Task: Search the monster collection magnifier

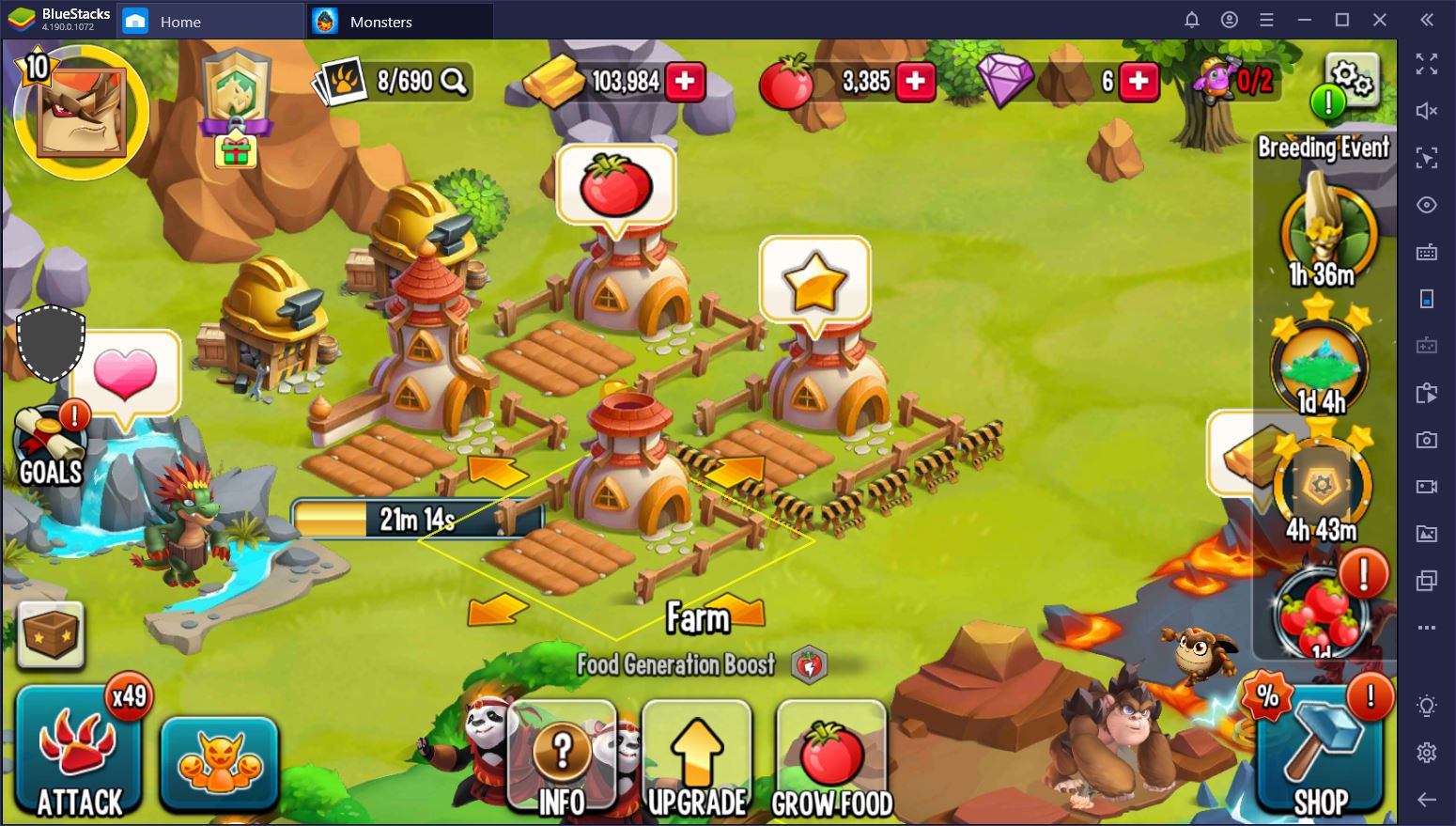Action: [454, 82]
